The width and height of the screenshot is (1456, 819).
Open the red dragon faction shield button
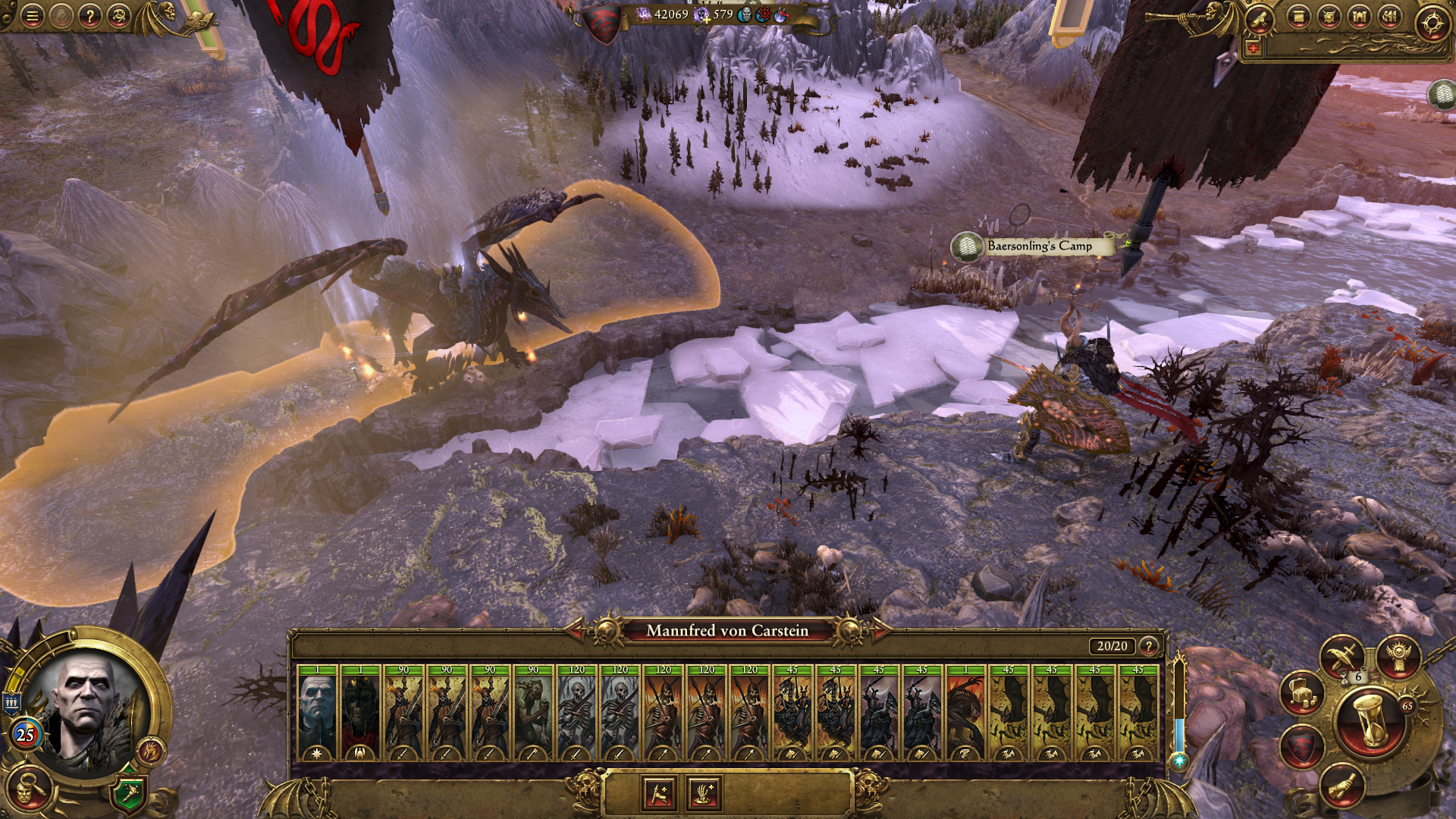click(1301, 747)
